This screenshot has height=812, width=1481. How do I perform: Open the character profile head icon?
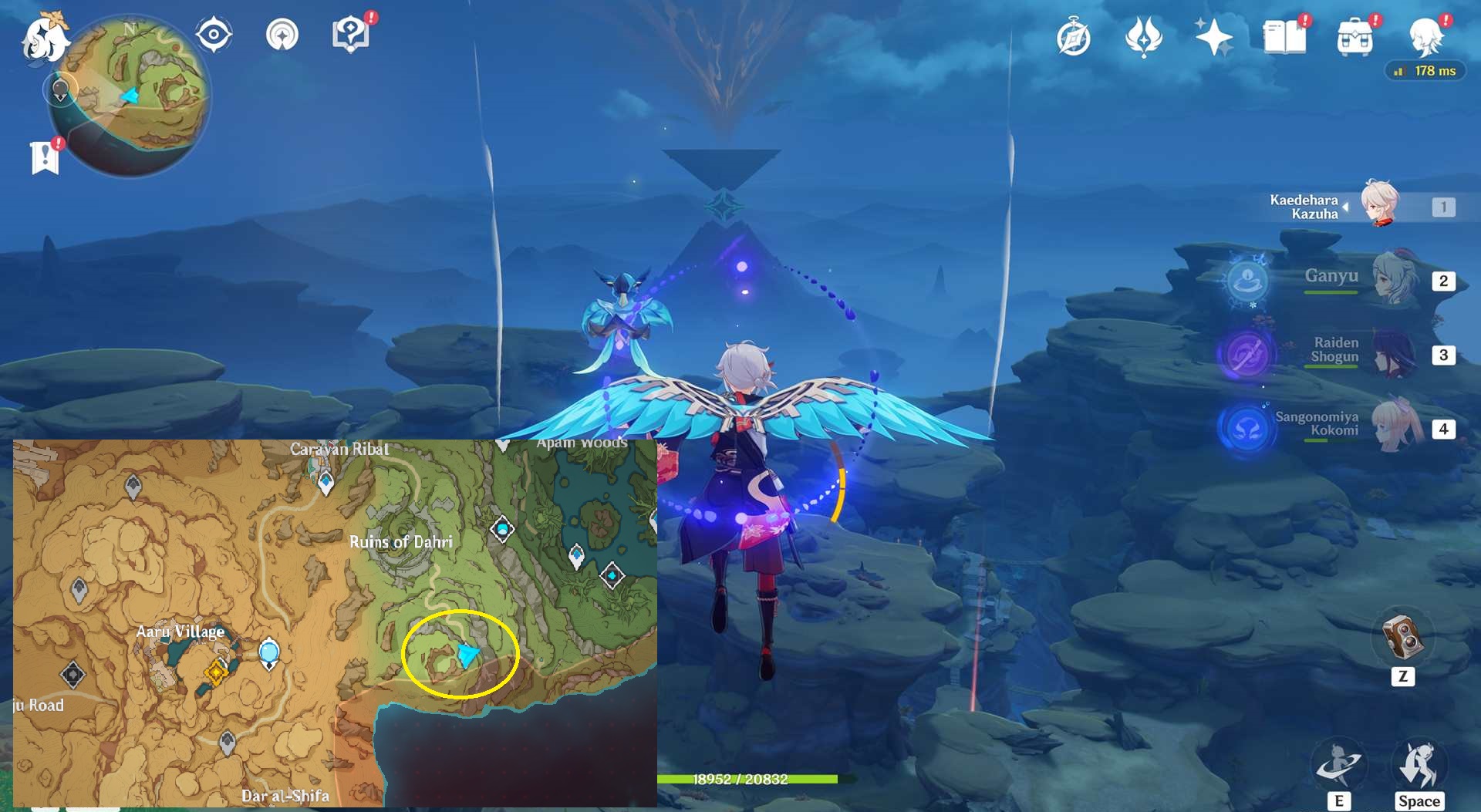(x=1425, y=37)
